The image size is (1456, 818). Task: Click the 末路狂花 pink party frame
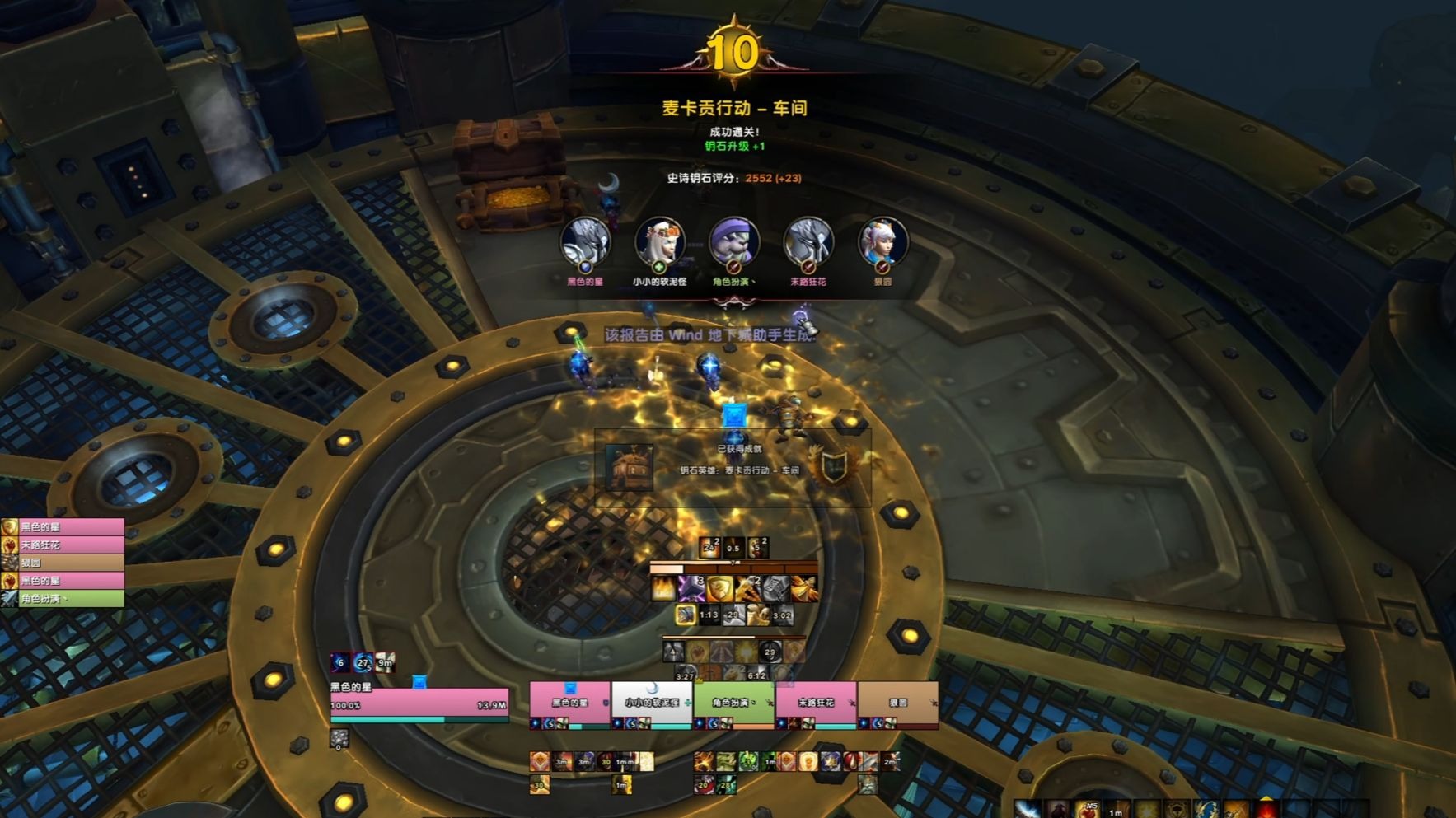[816, 704]
